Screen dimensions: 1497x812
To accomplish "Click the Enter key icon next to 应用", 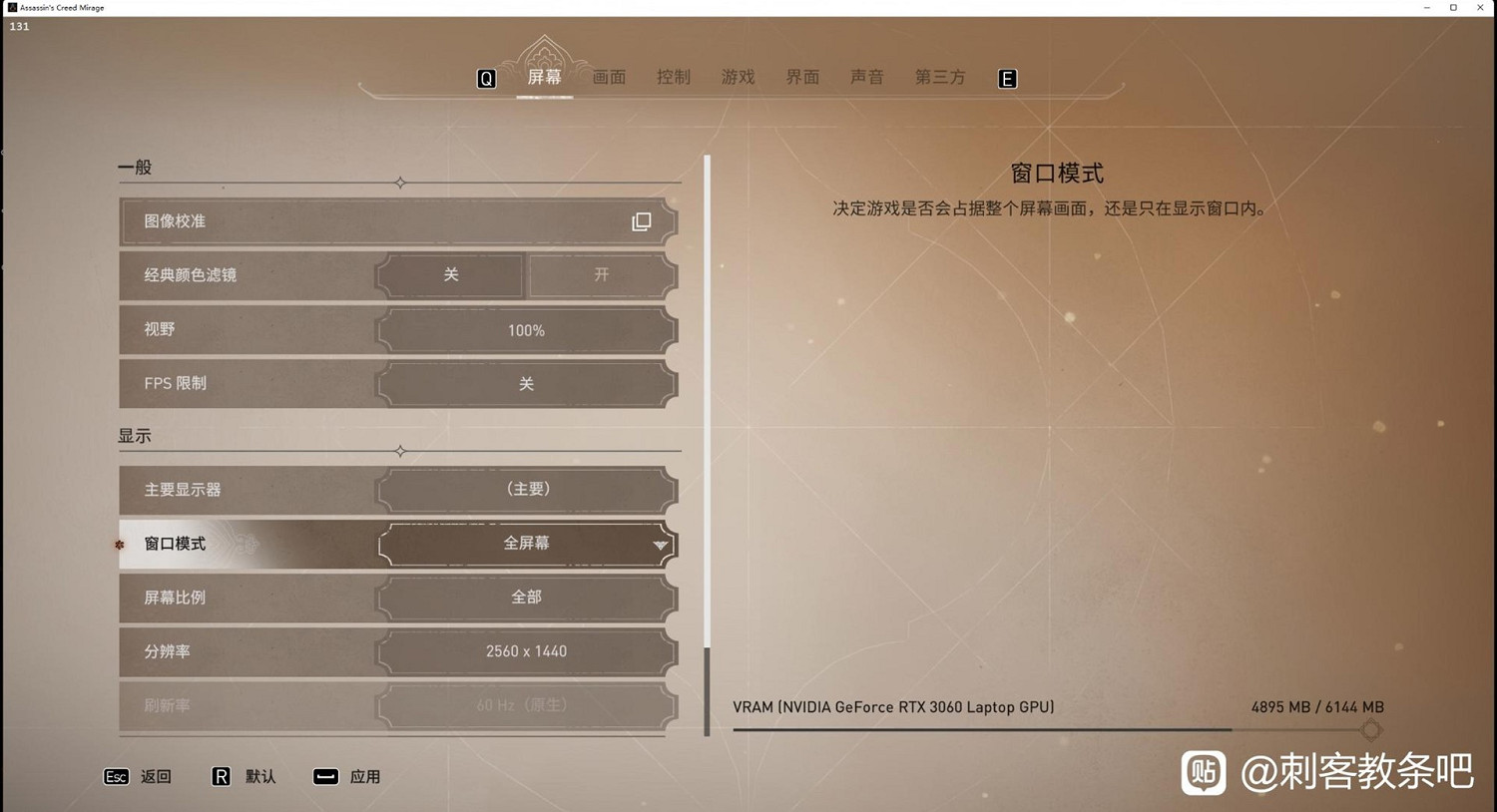I will coord(324,776).
